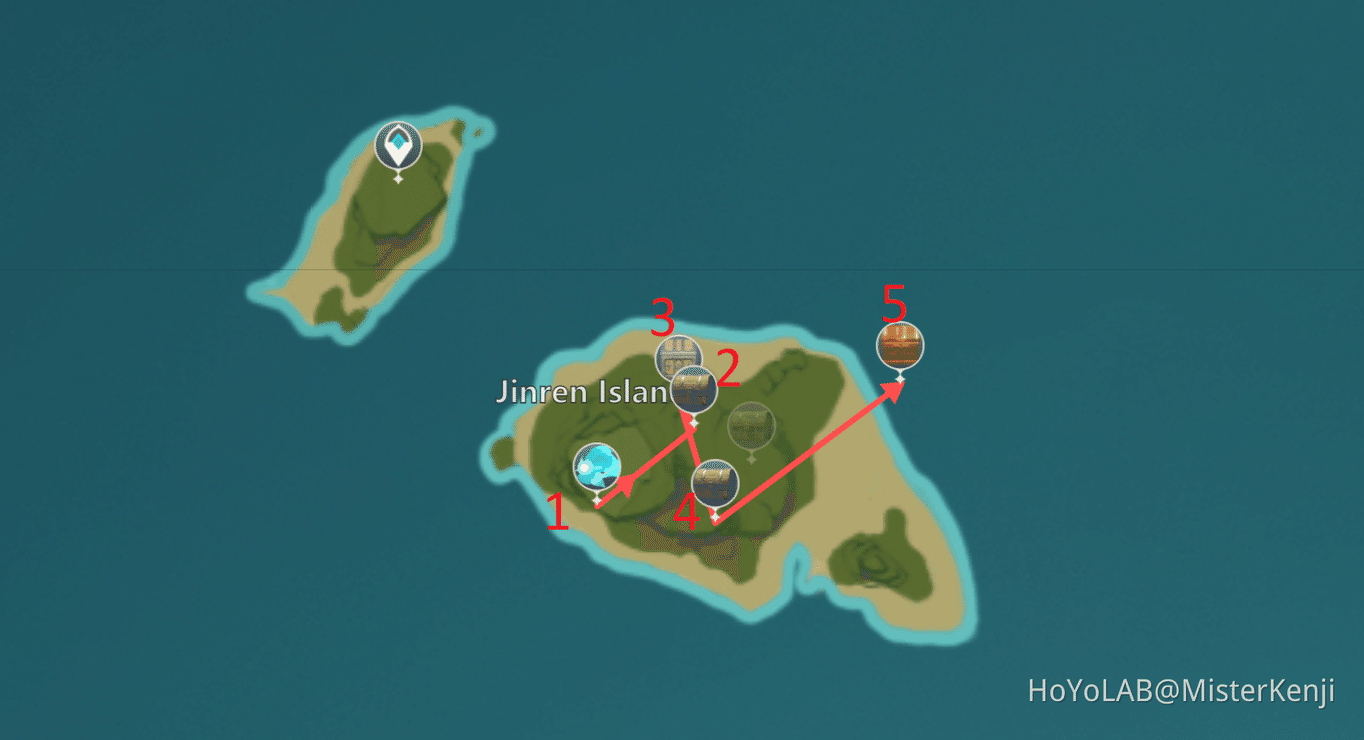Click the red number 4 label

tap(686, 514)
